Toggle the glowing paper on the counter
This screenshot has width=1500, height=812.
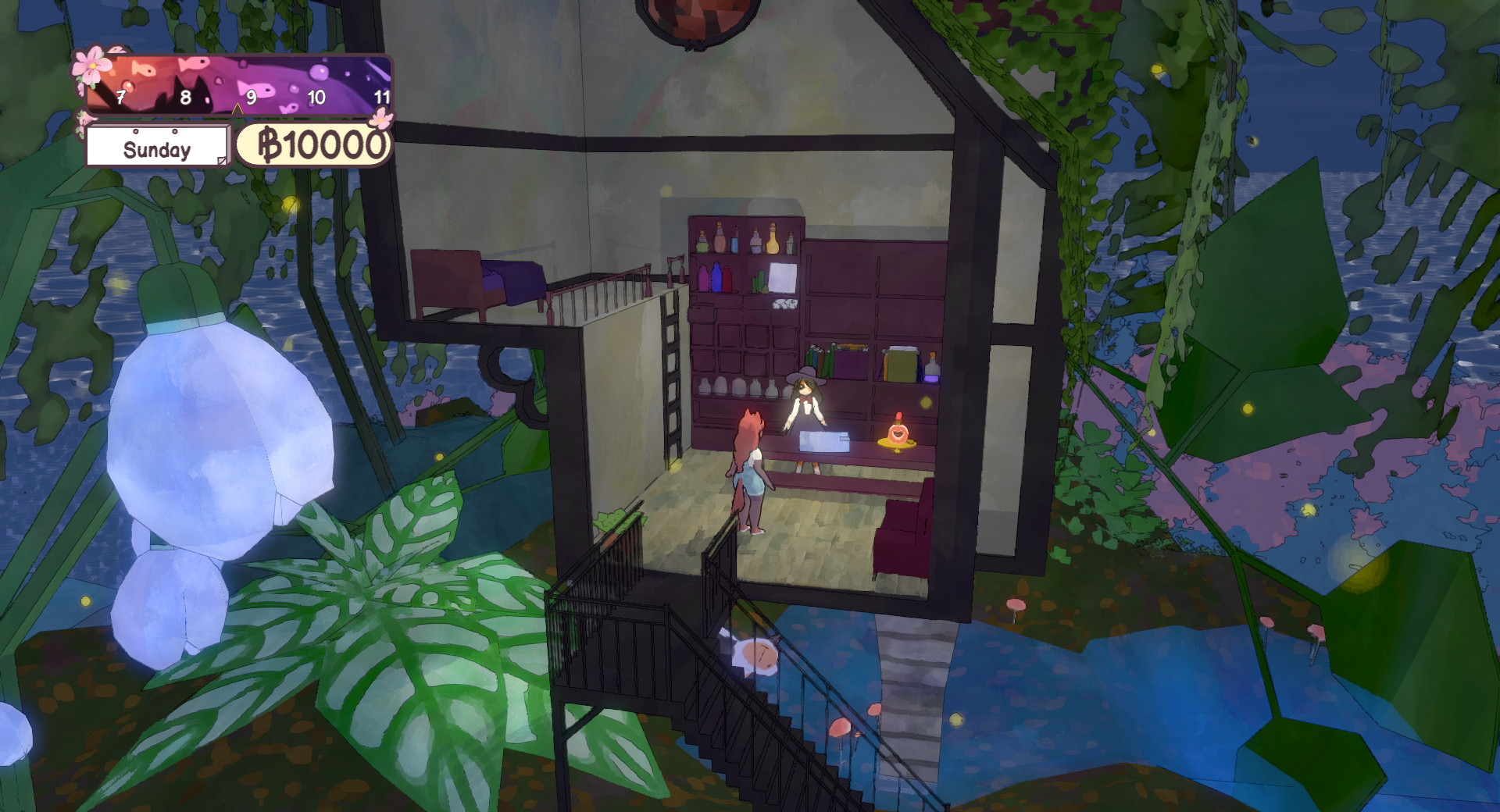[x=823, y=440]
